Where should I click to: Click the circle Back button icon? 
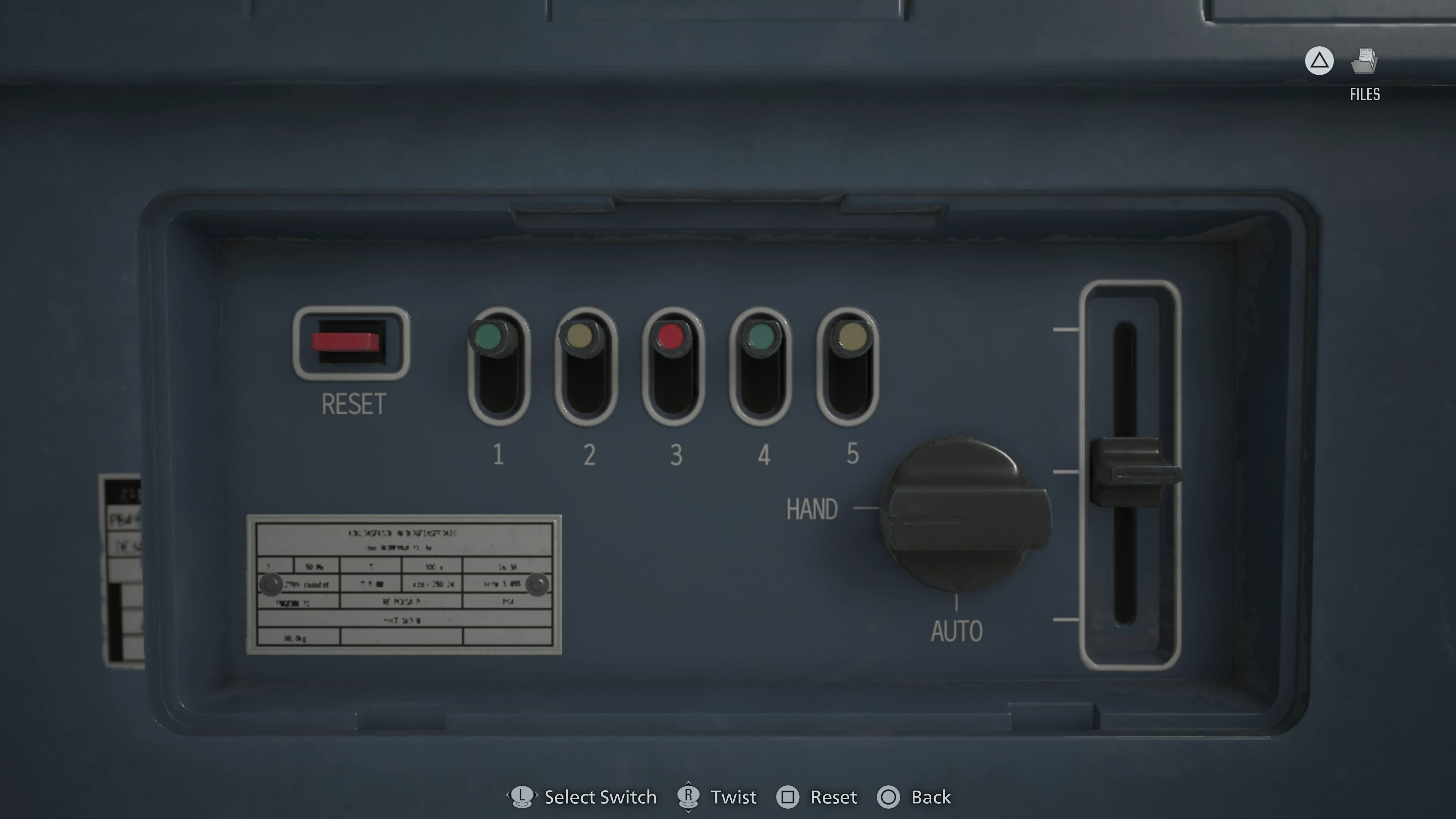pyautogui.click(x=889, y=797)
